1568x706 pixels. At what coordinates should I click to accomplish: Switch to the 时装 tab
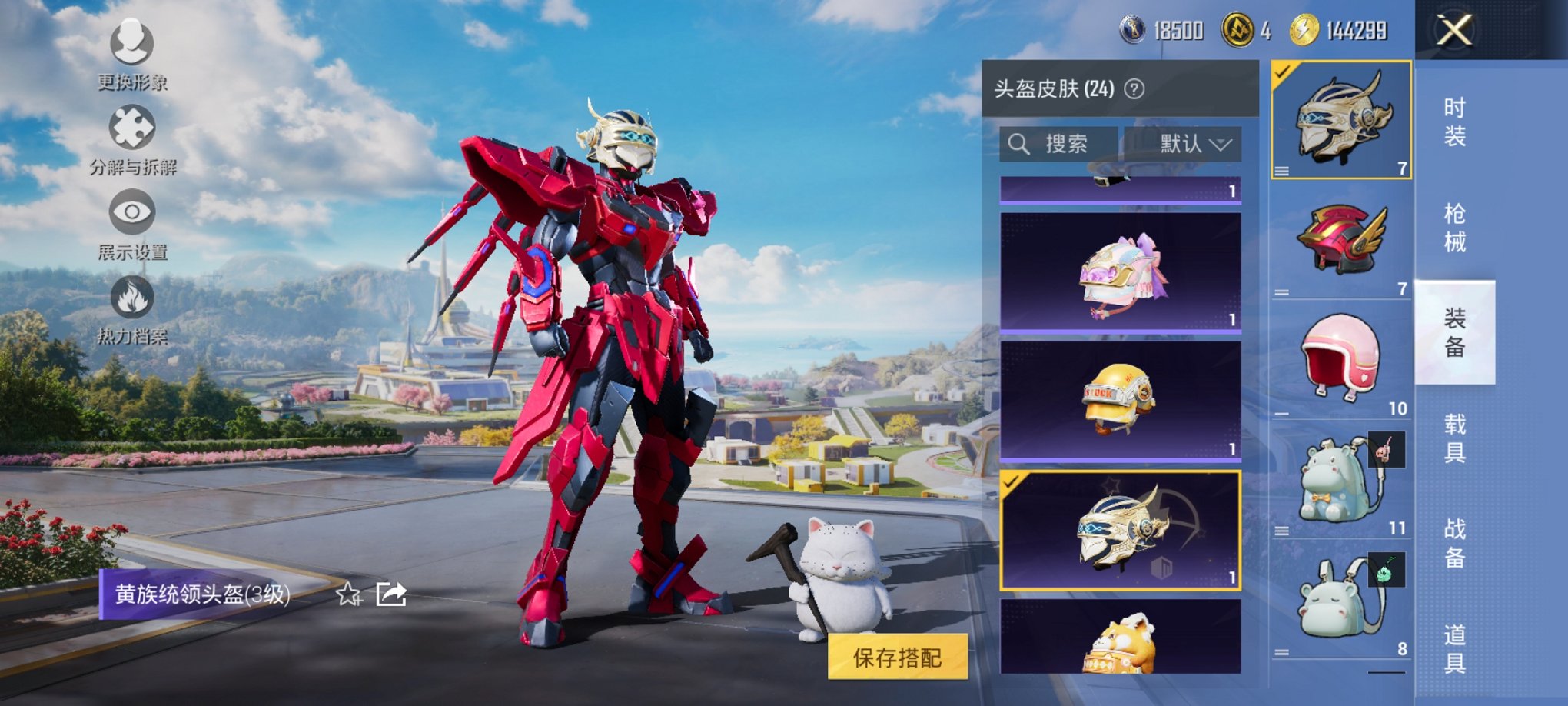pyautogui.click(x=1457, y=123)
